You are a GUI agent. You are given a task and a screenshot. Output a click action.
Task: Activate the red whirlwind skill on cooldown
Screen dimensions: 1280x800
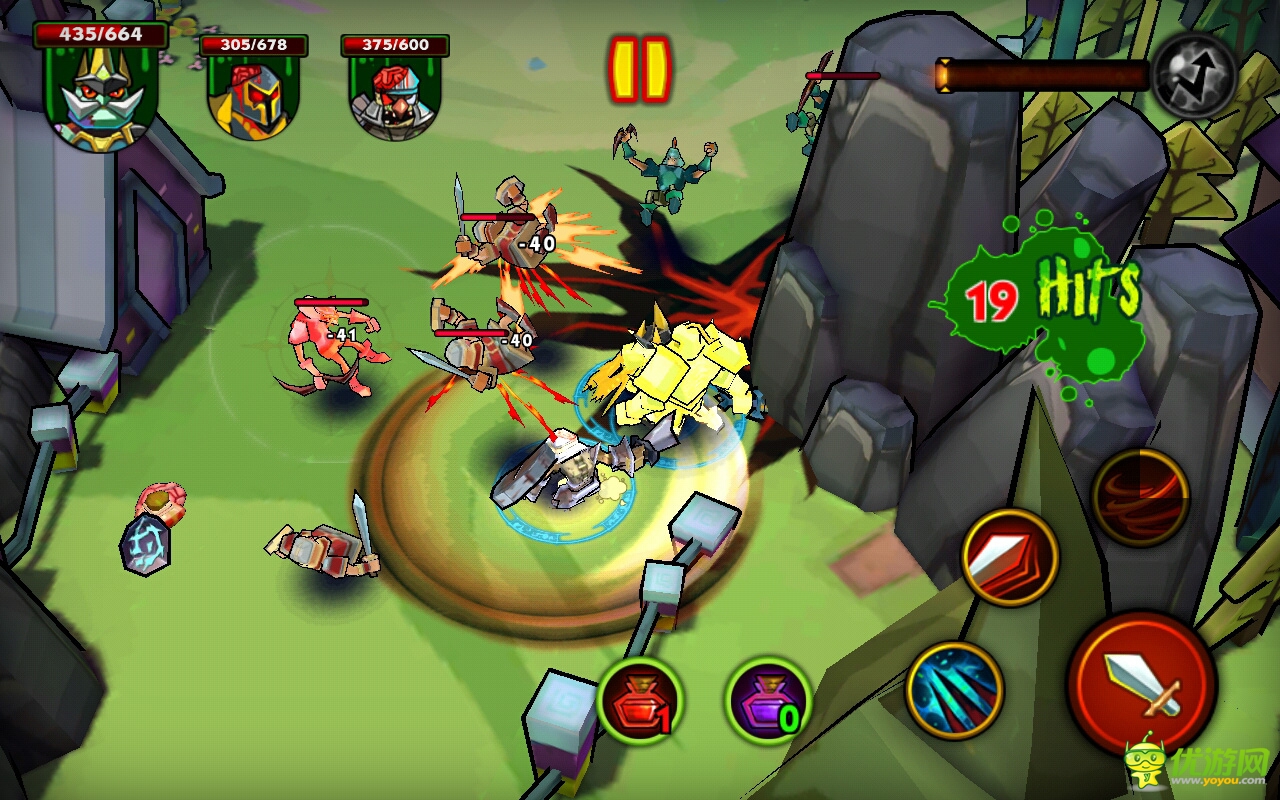click(1141, 497)
